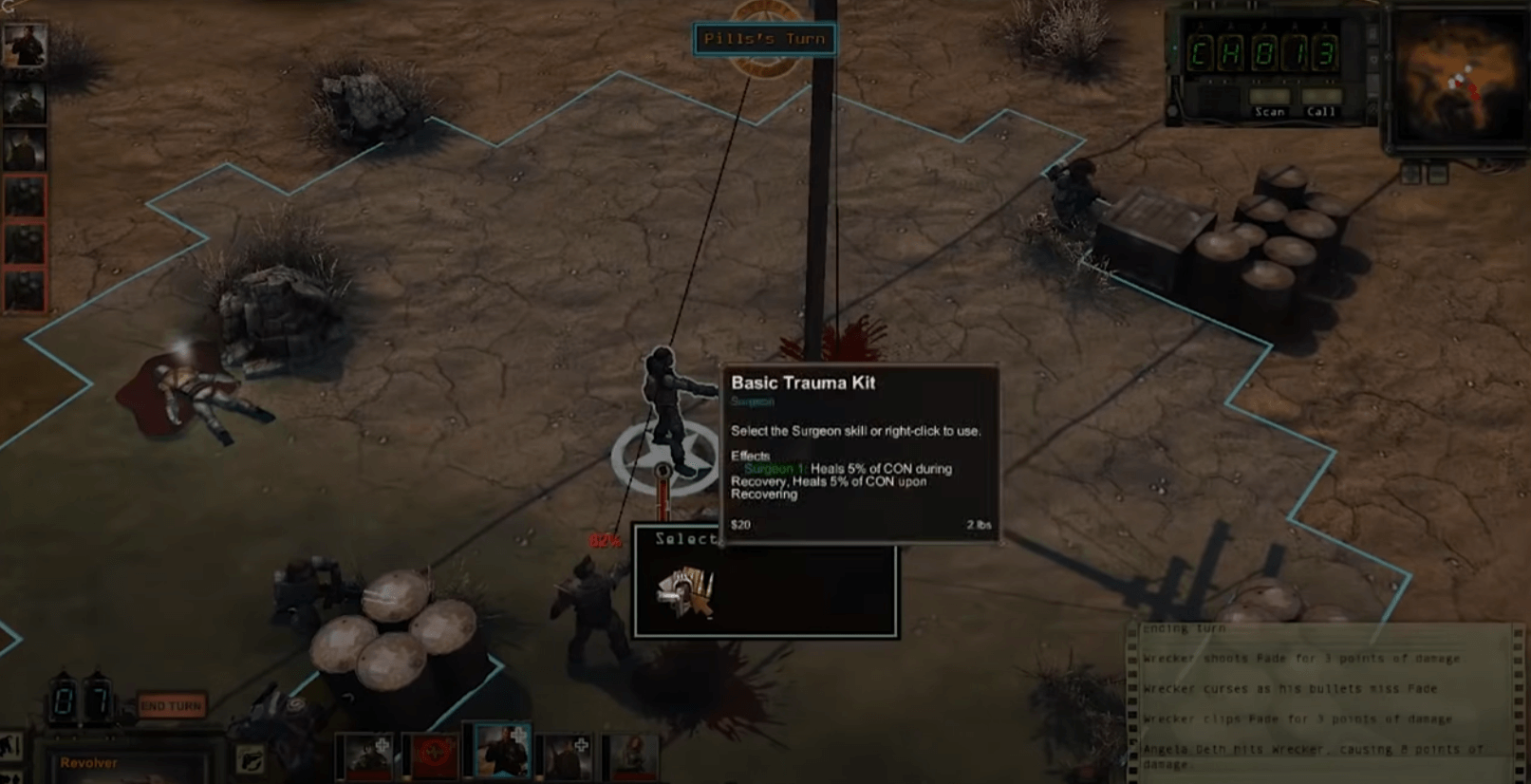Click the highlighted active character portrait
Screen dimensions: 1531x784
point(503,751)
